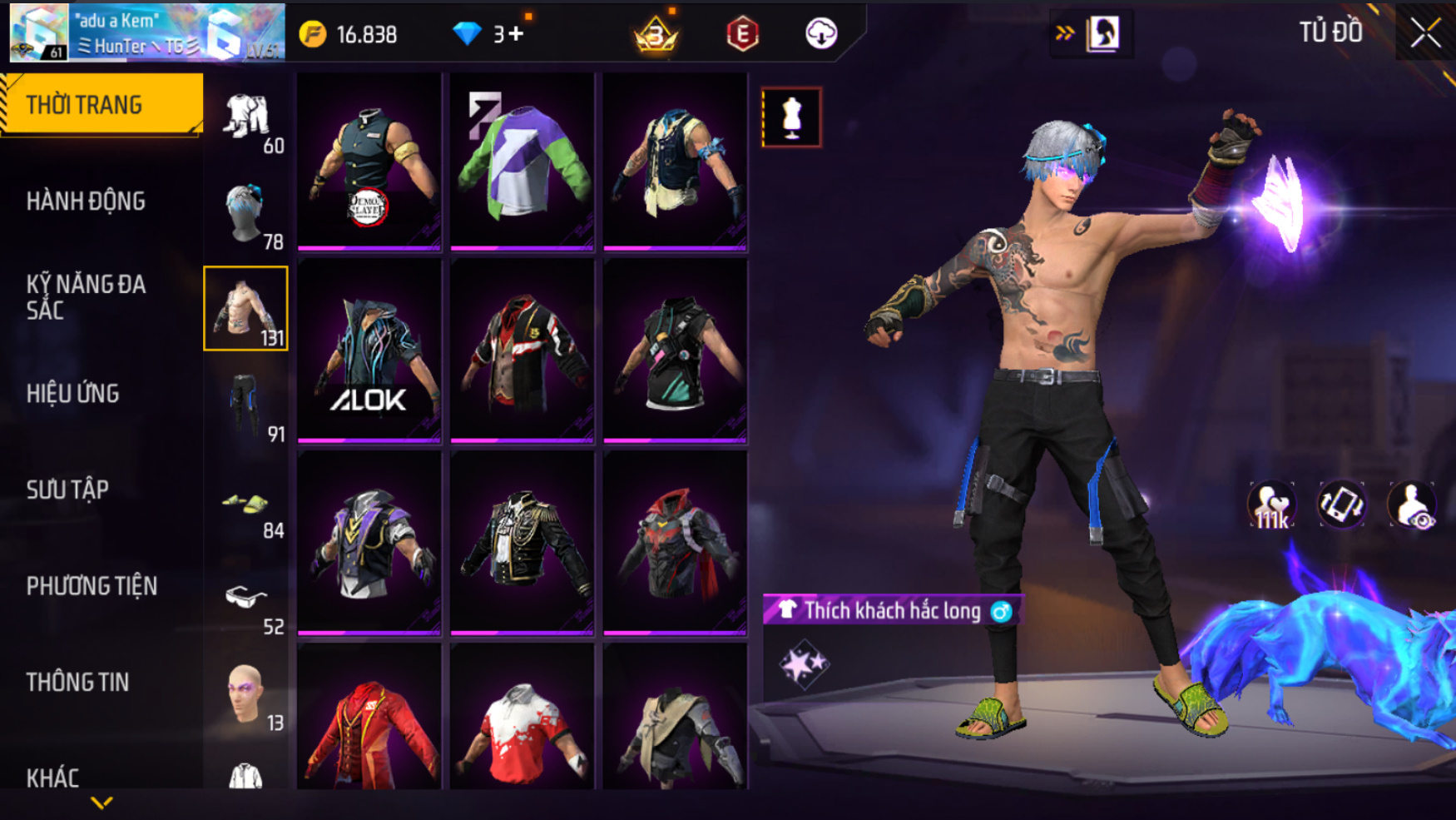Select the PHƯƠNG TIỆN section
Image resolution: width=1456 pixels, height=820 pixels.
(x=92, y=586)
